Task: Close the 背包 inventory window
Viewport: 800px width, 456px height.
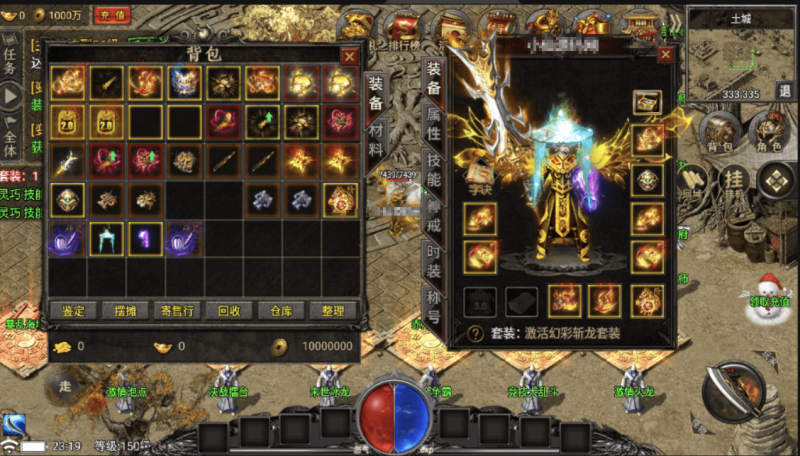Action: click(x=349, y=57)
